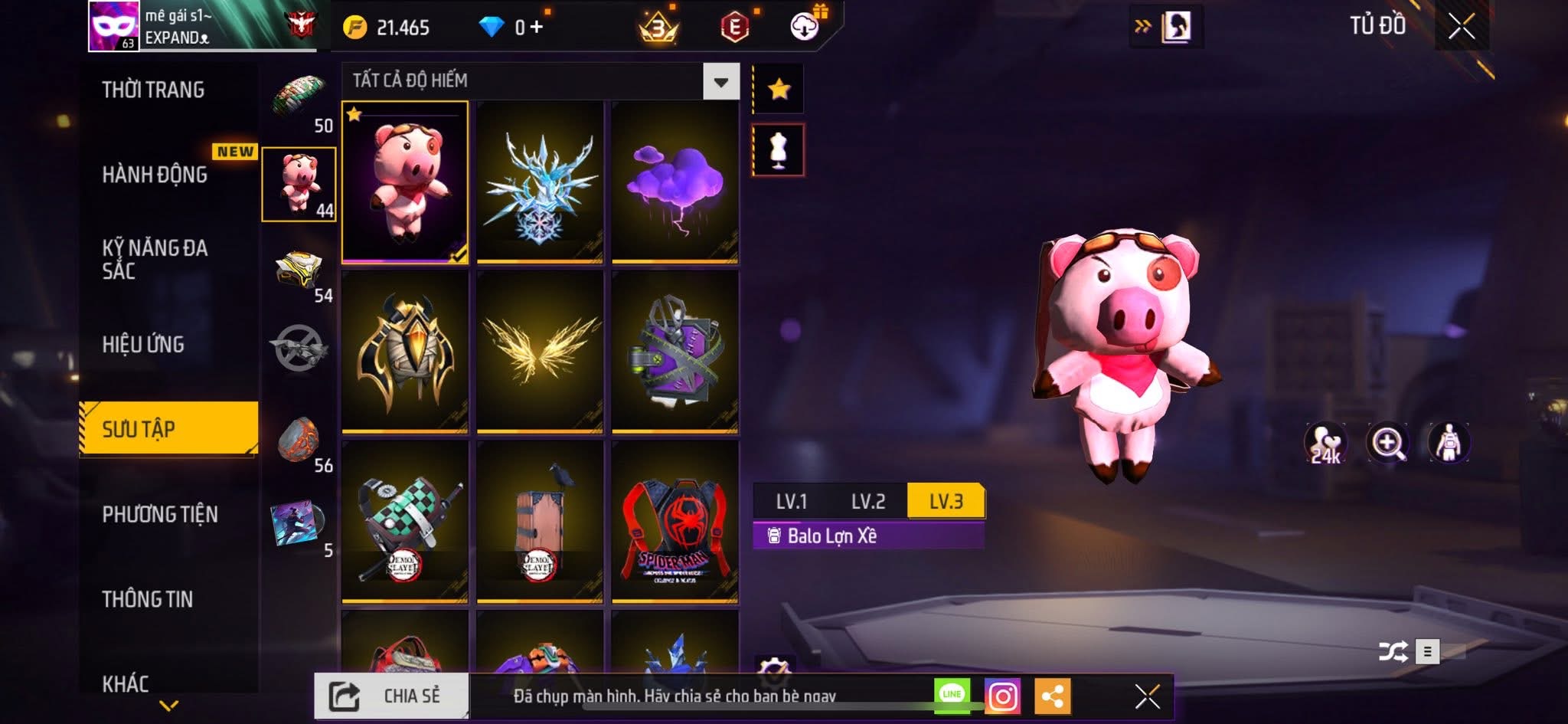The image size is (1568, 724).
Task: Dismiss the screenshot share banner
Action: tap(1147, 696)
